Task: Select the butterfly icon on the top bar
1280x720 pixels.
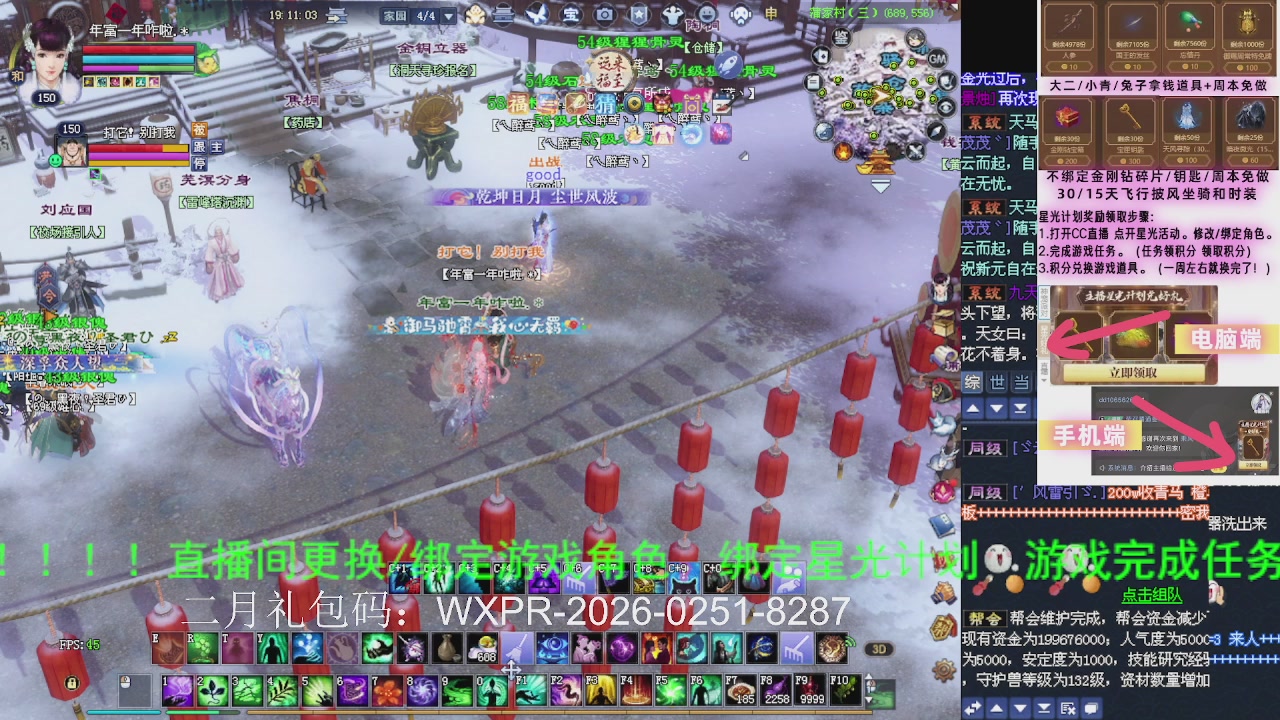Action: 535,15
